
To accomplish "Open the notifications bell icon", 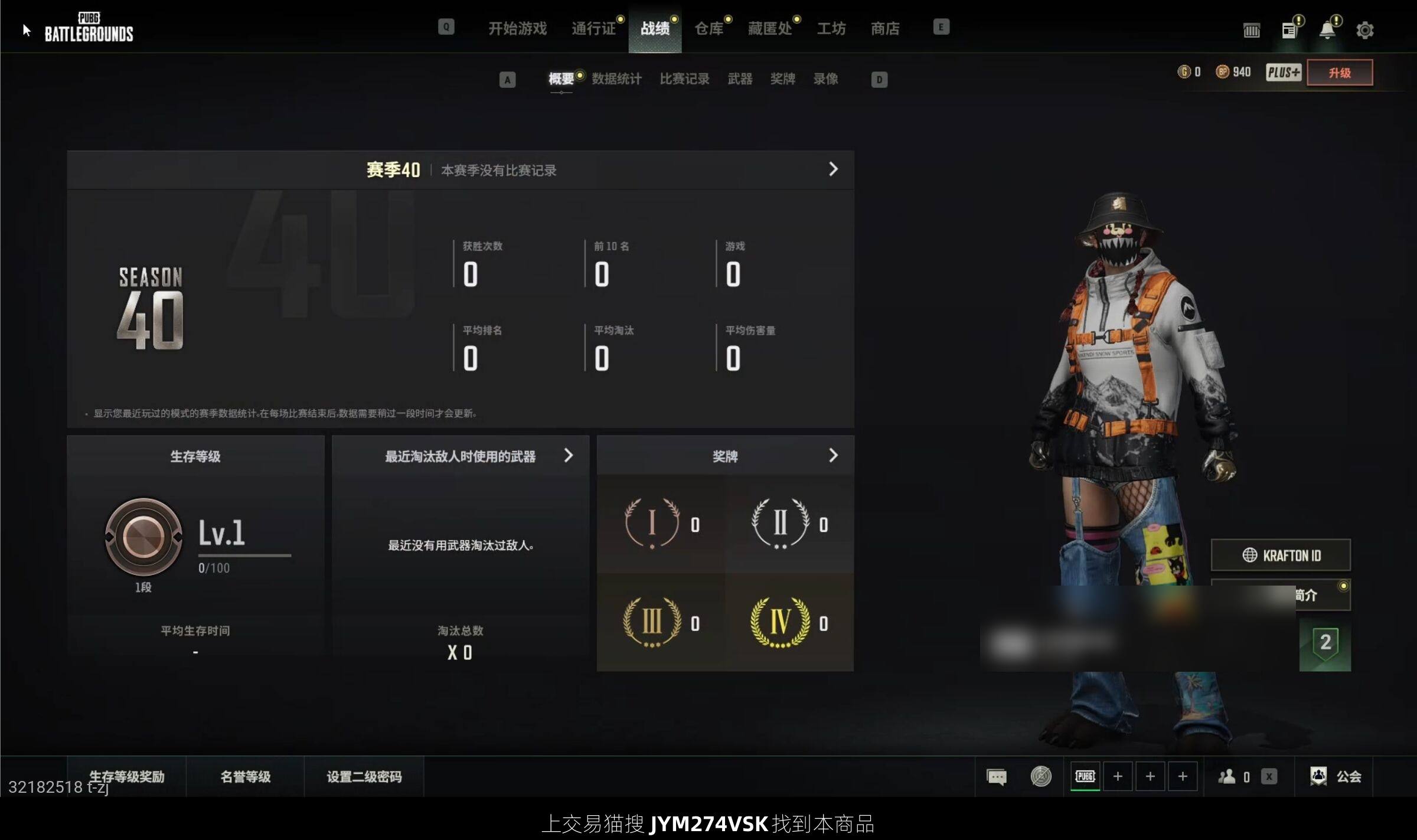I will pos(1327,30).
